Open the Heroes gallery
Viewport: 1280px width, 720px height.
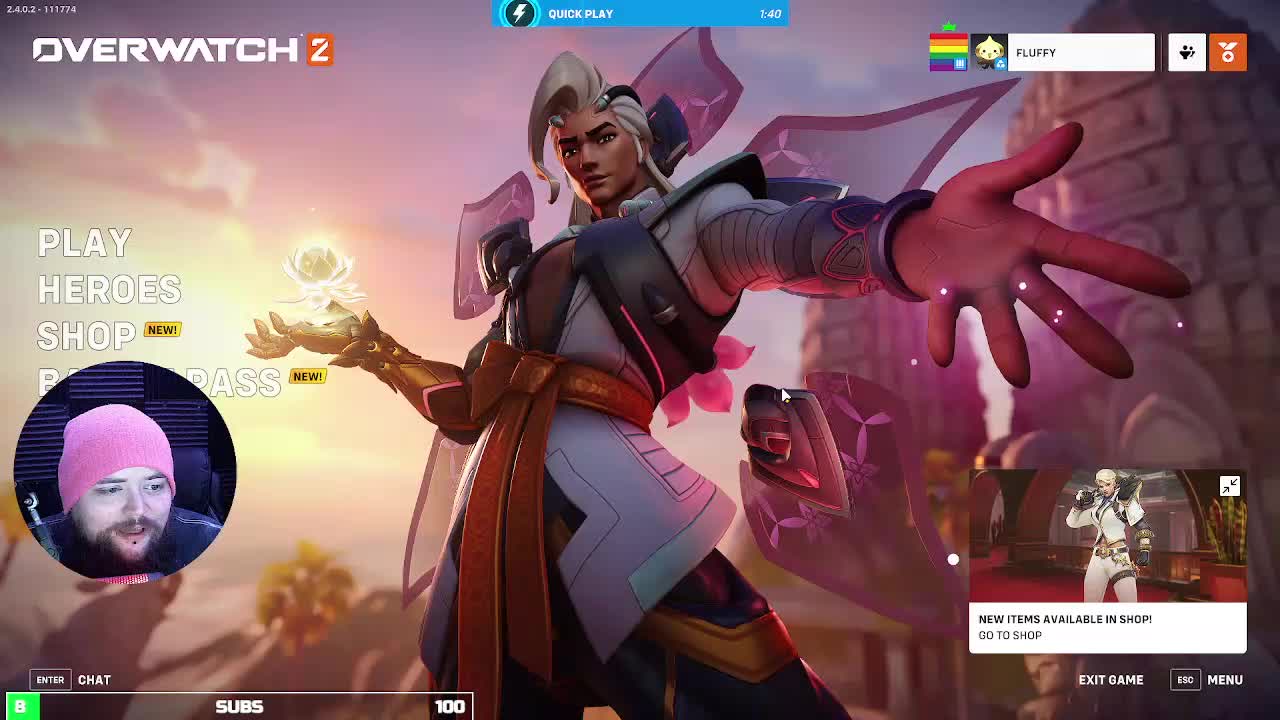point(109,290)
